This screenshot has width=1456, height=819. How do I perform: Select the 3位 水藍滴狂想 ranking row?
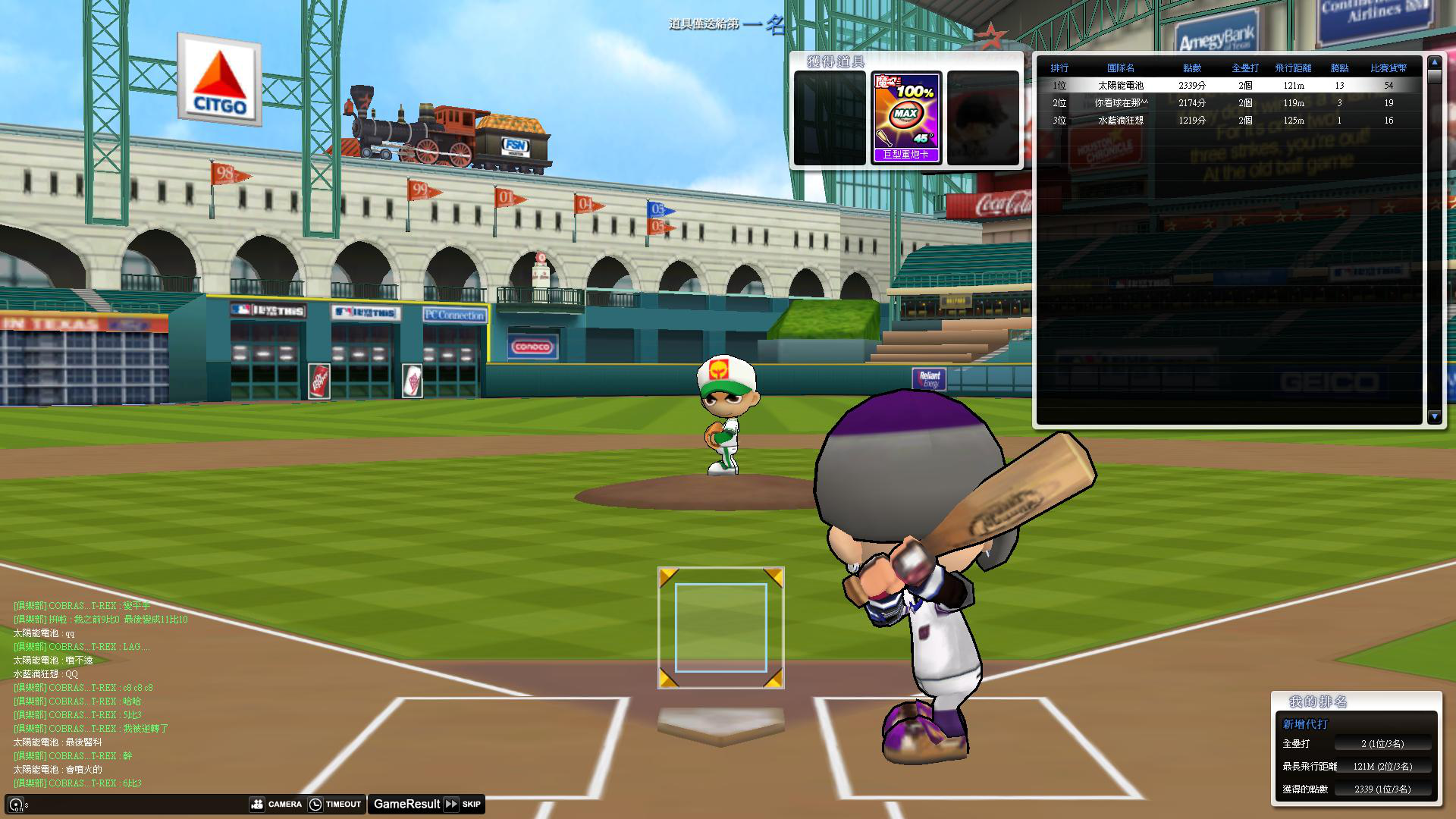coord(1228,121)
